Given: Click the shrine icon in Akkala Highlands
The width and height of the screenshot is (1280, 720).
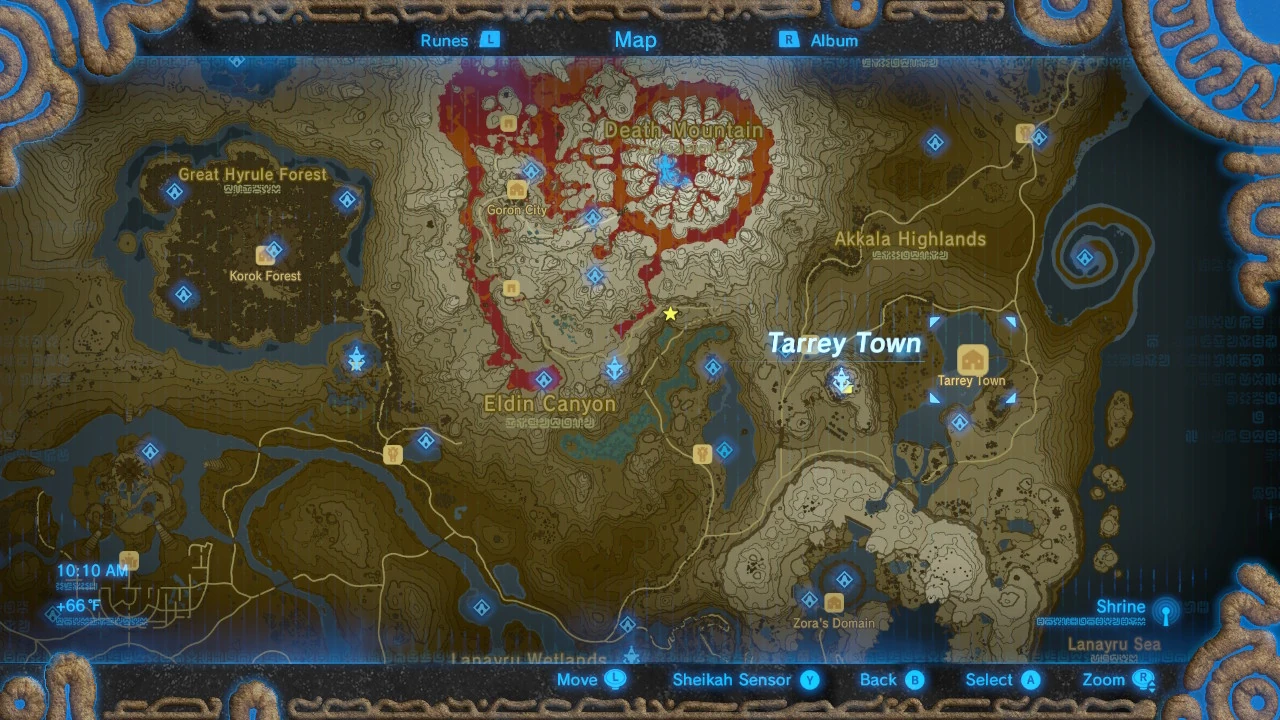Looking at the screenshot, I should (x=936, y=141).
